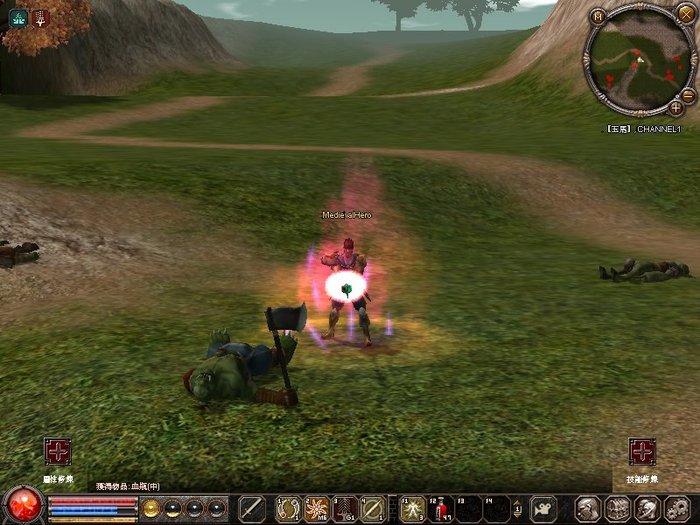Click the red cross icon at bottom left
The width and height of the screenshot is (700, 525).
coord(57,452)
